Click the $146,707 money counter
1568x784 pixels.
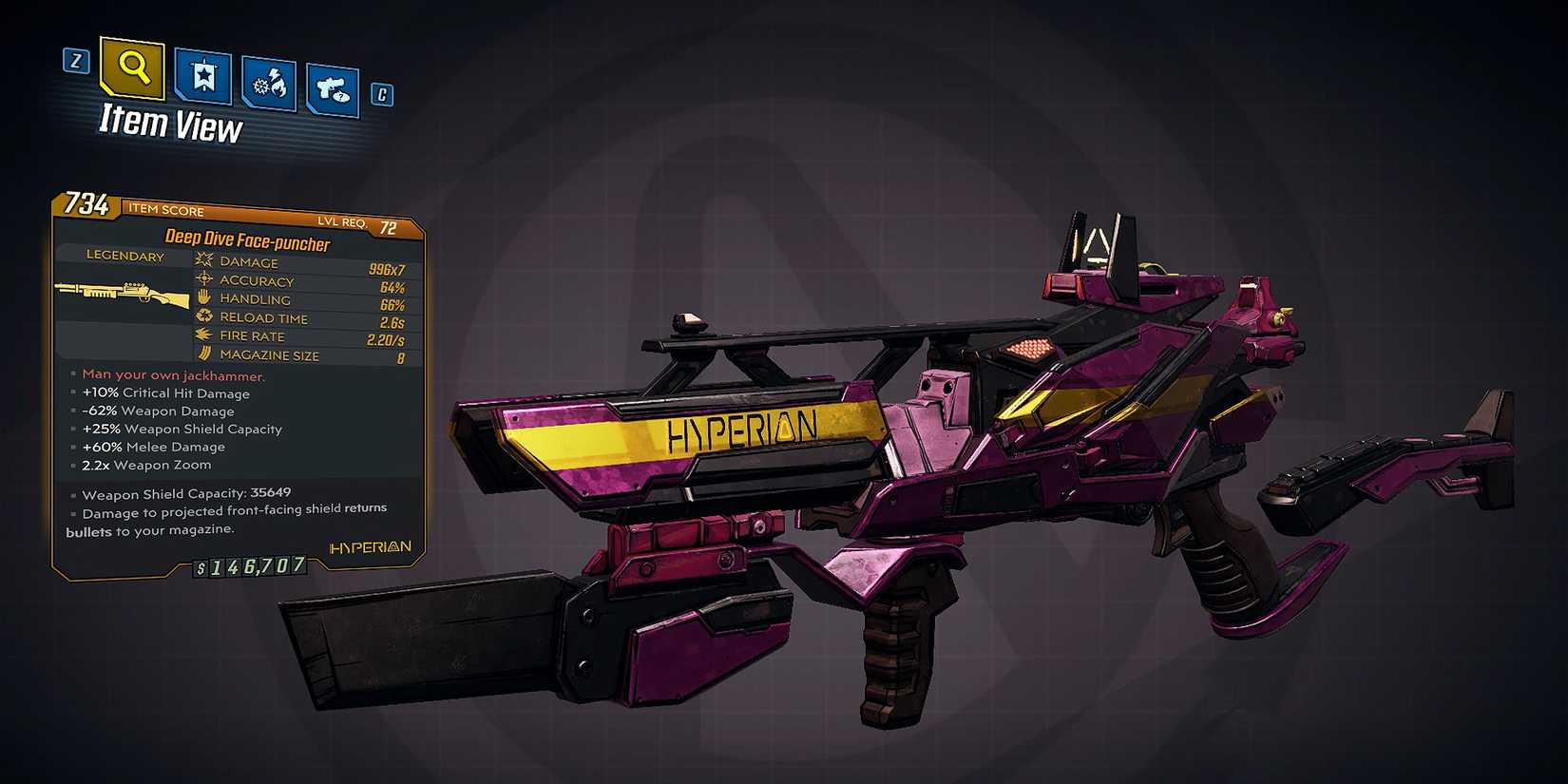(x=249, y=568)
